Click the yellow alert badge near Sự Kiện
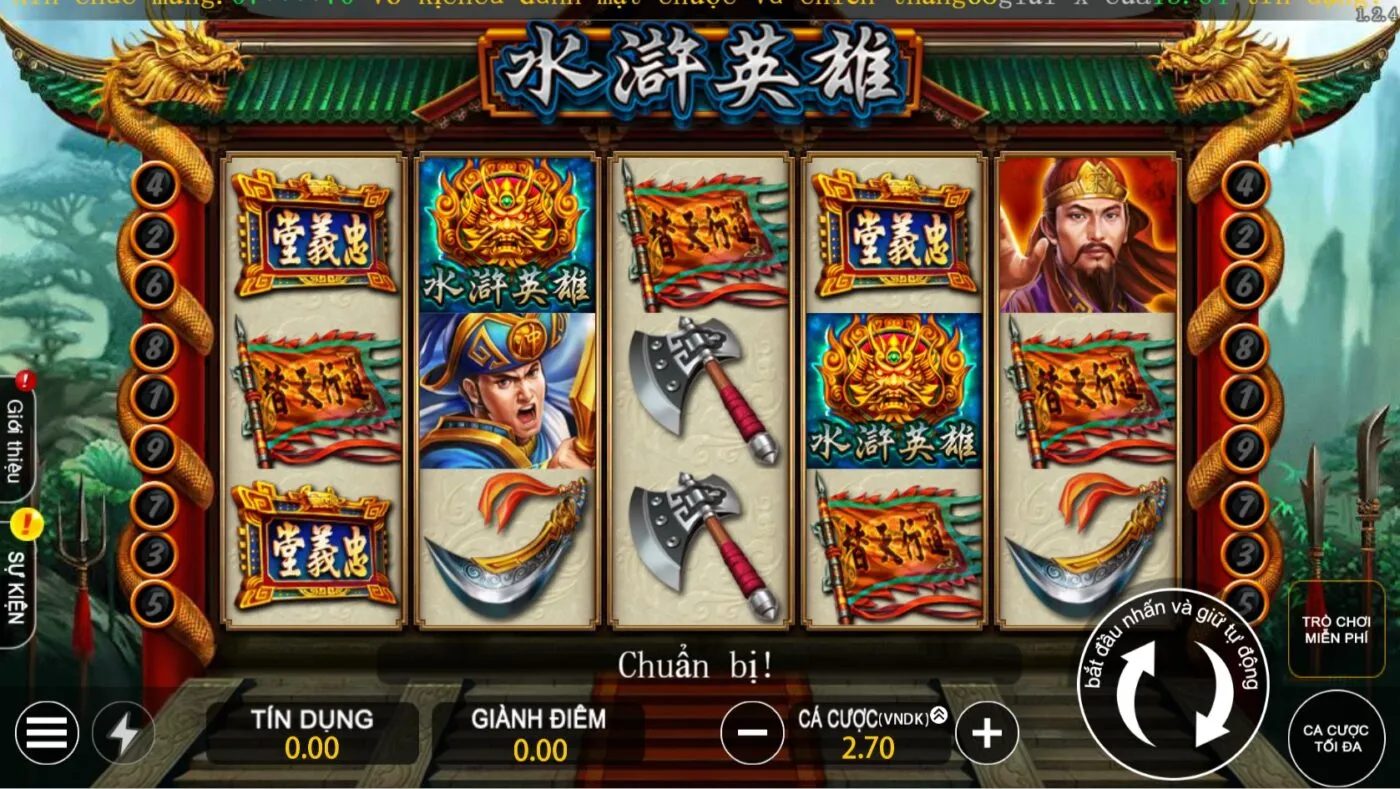 [x=27, y=521]
